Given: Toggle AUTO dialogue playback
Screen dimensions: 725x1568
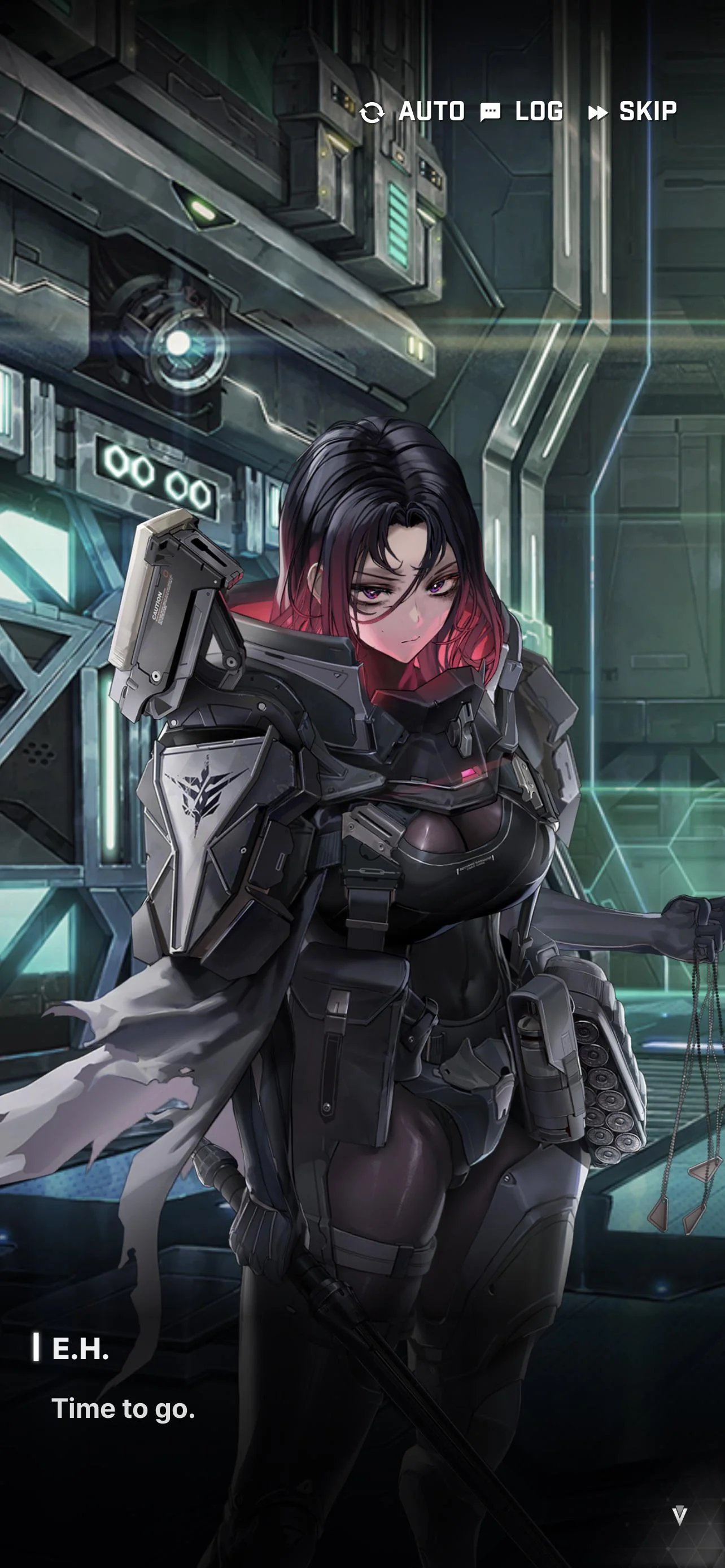Looking at the screenshot, I should click(413, 112).
